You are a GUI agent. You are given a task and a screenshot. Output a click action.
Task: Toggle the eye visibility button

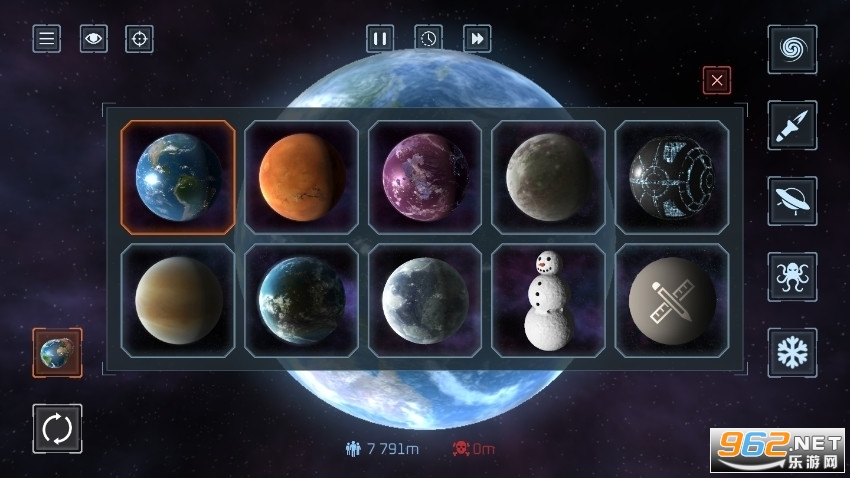click(x=94, y=39)
